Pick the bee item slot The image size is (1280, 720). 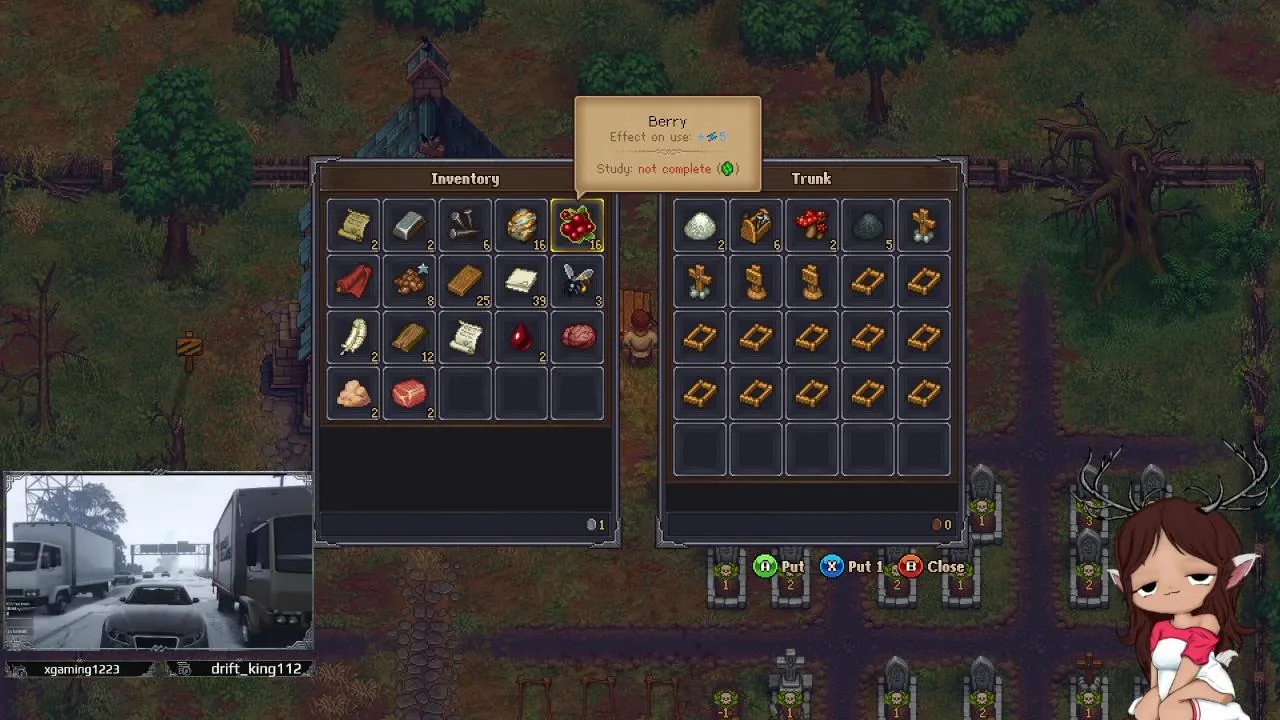577,282
